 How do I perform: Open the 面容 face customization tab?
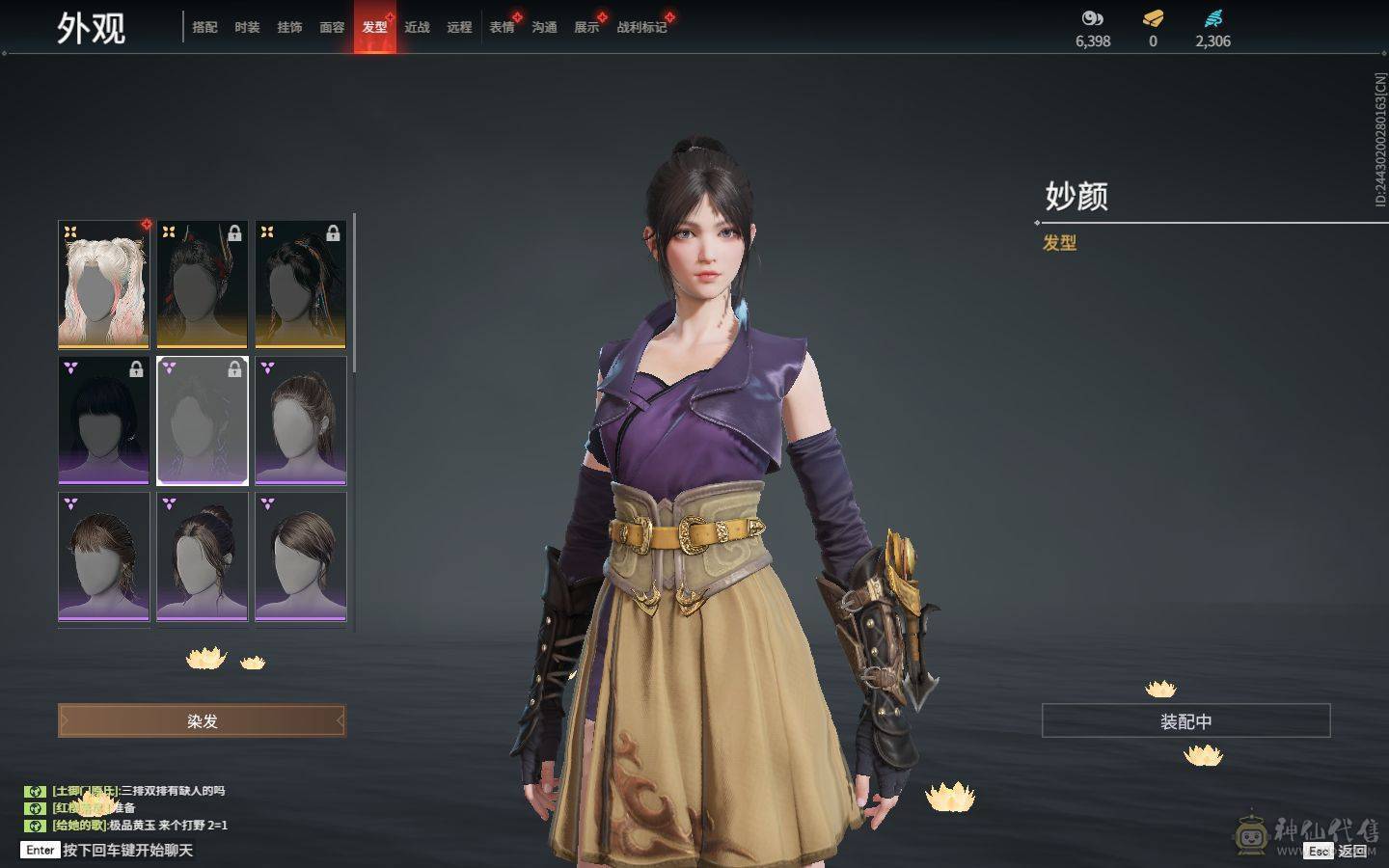point(332,28)
